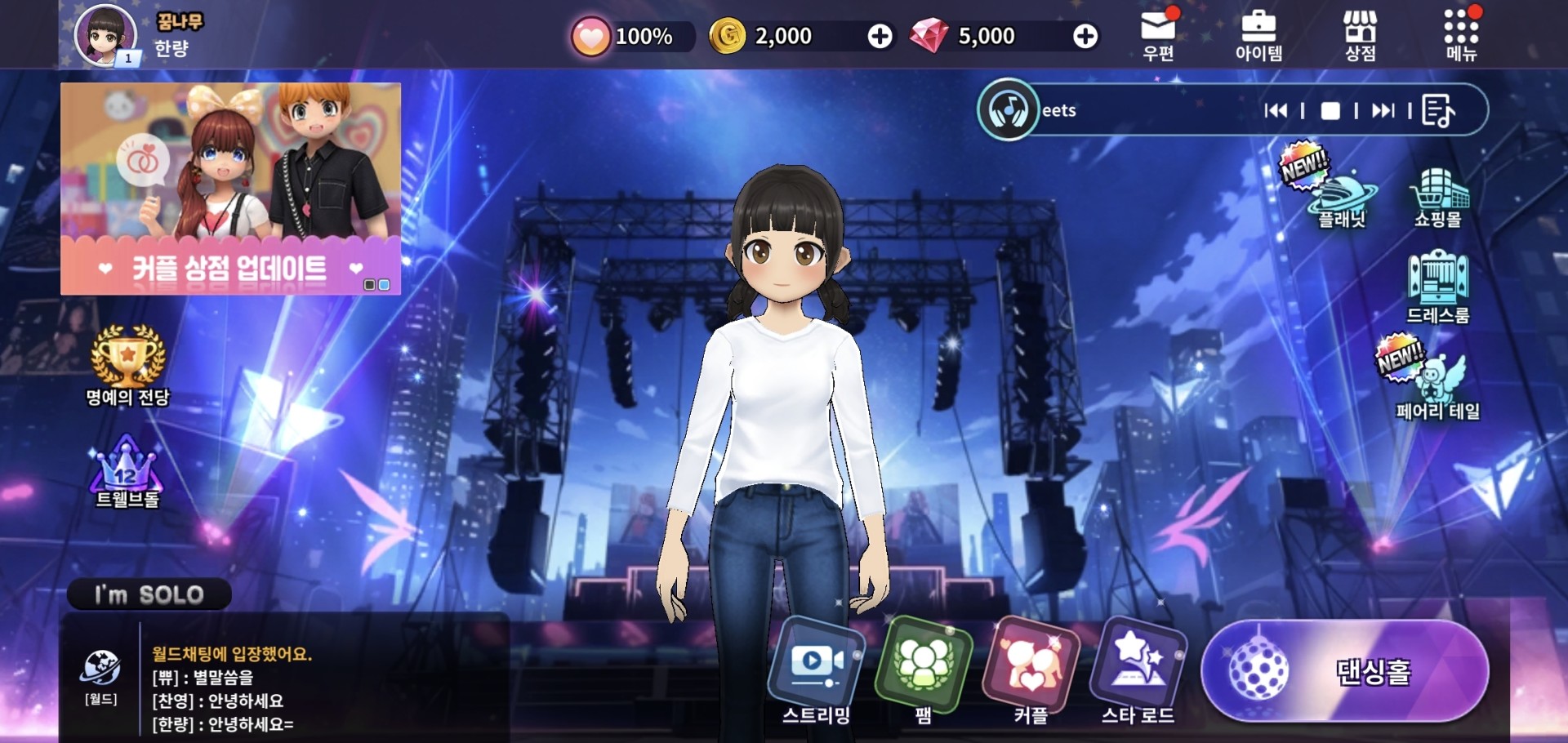The width and height of the screenshot is (1568, 743).
Task: Add more gold coins with plus button
Action: tap(880, 36)
